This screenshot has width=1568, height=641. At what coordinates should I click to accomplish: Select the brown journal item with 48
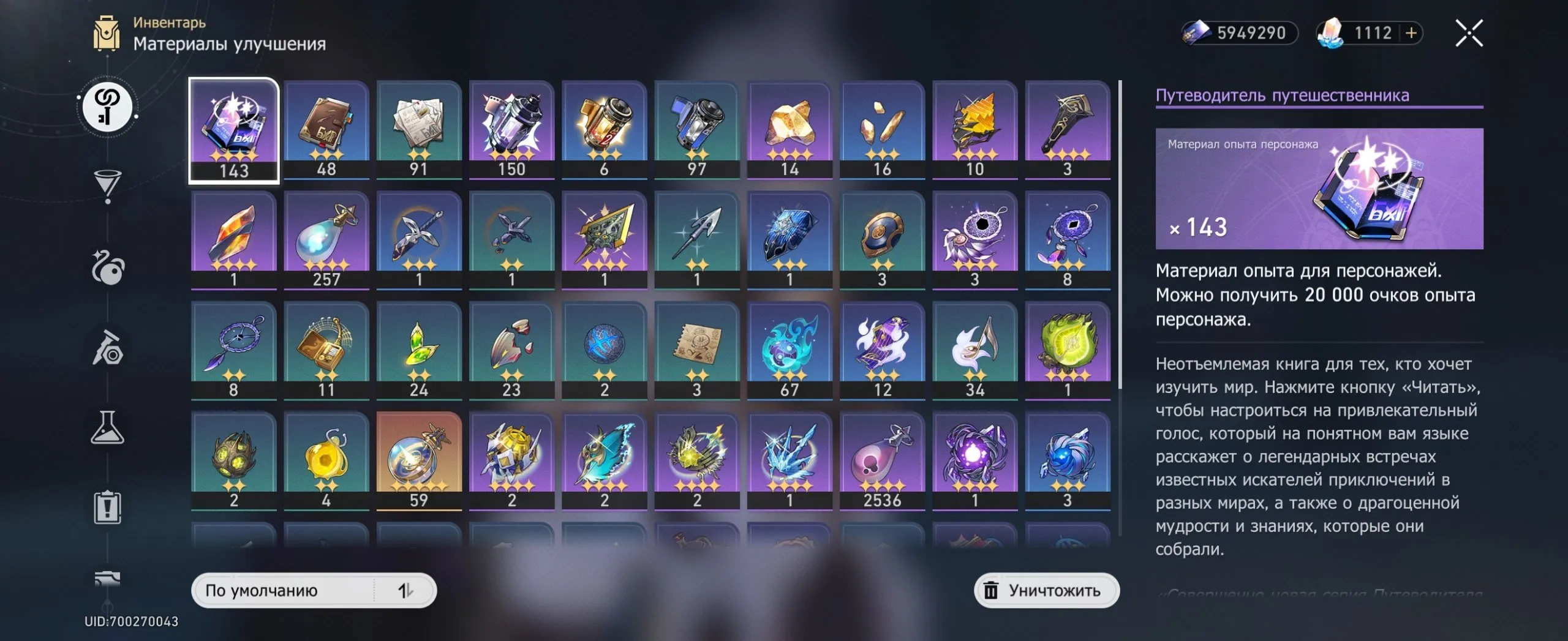[x=326, y=130]
